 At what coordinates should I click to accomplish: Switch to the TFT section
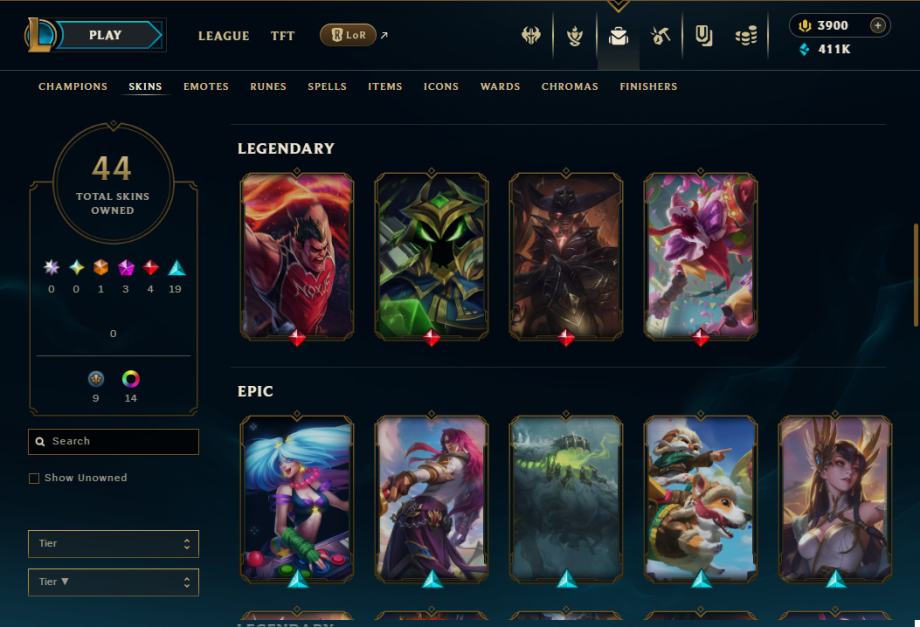pos(282,36)
